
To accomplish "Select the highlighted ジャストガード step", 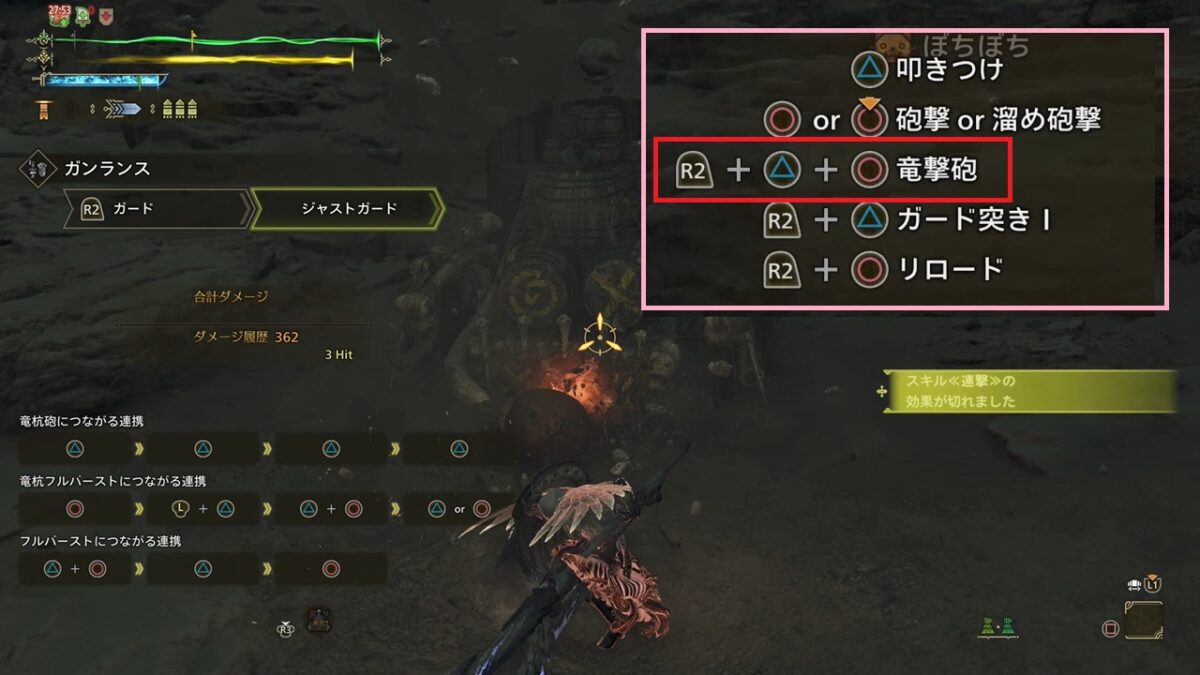I will (348, 209).
